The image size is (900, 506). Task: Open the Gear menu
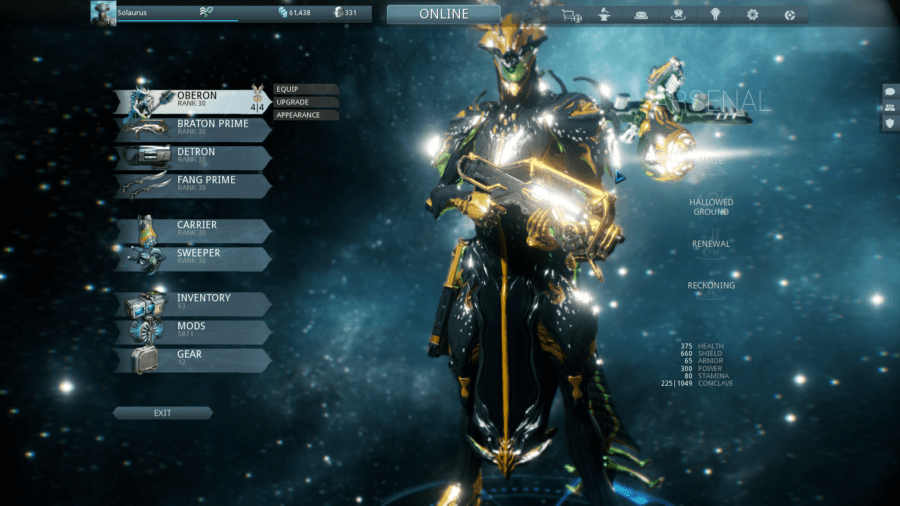[193, 360]
